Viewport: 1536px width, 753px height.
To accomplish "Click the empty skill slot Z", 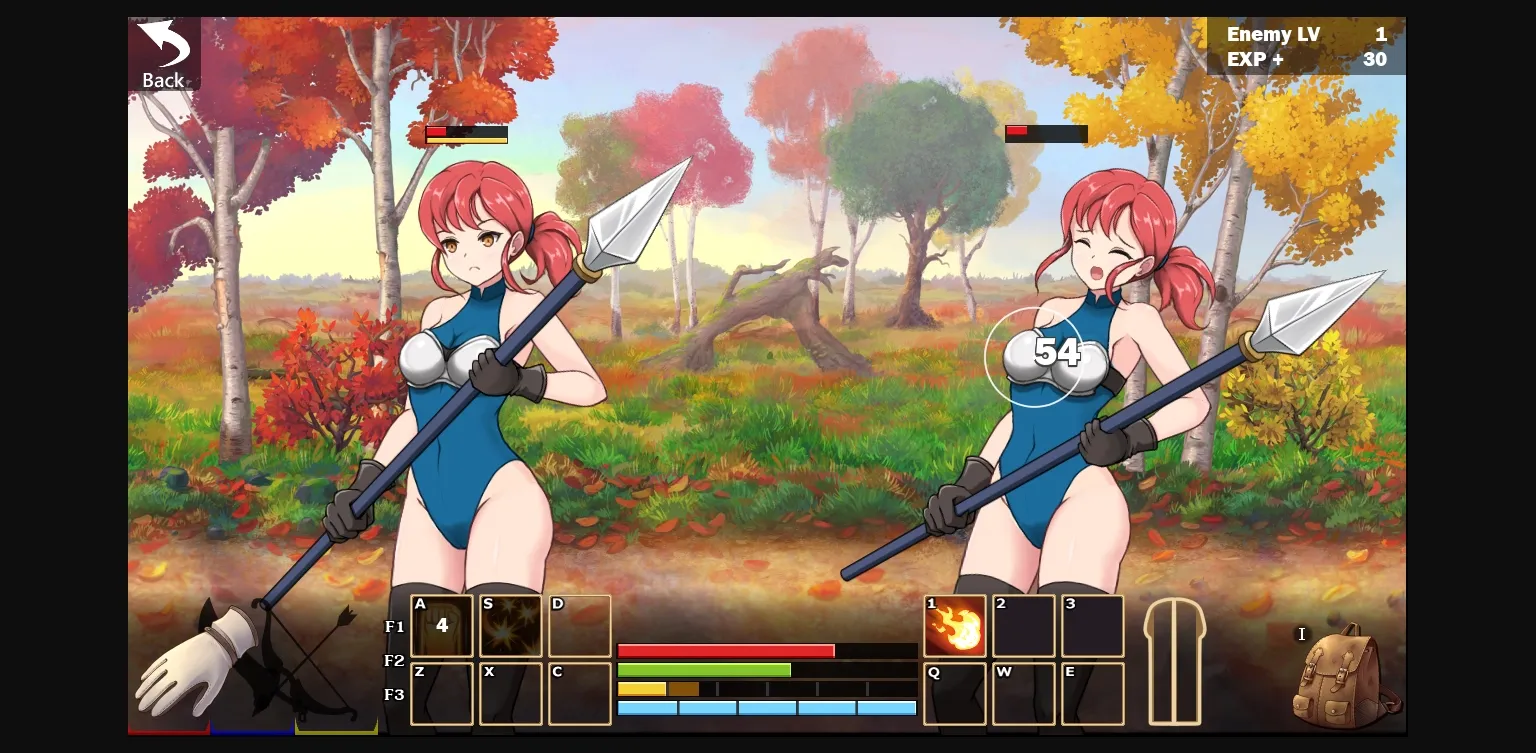I will point(442,693).
